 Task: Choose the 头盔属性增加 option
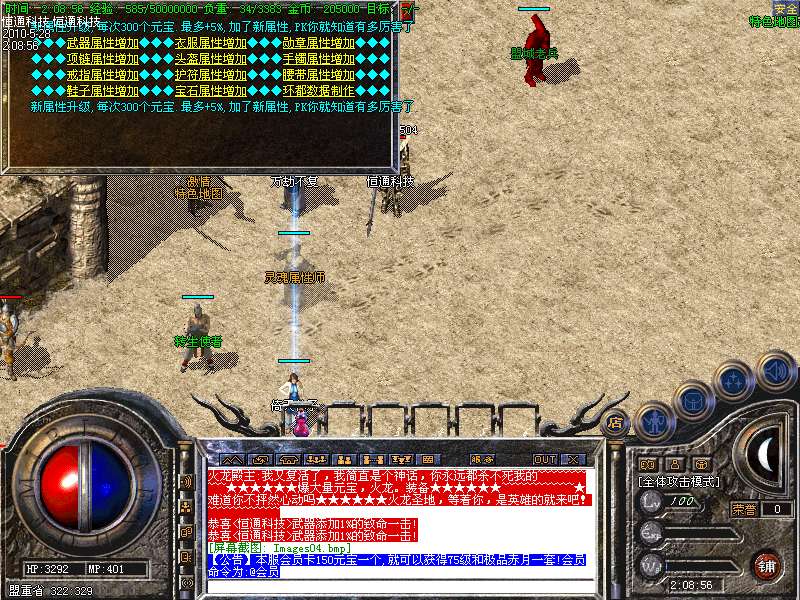tap(210, 59)
